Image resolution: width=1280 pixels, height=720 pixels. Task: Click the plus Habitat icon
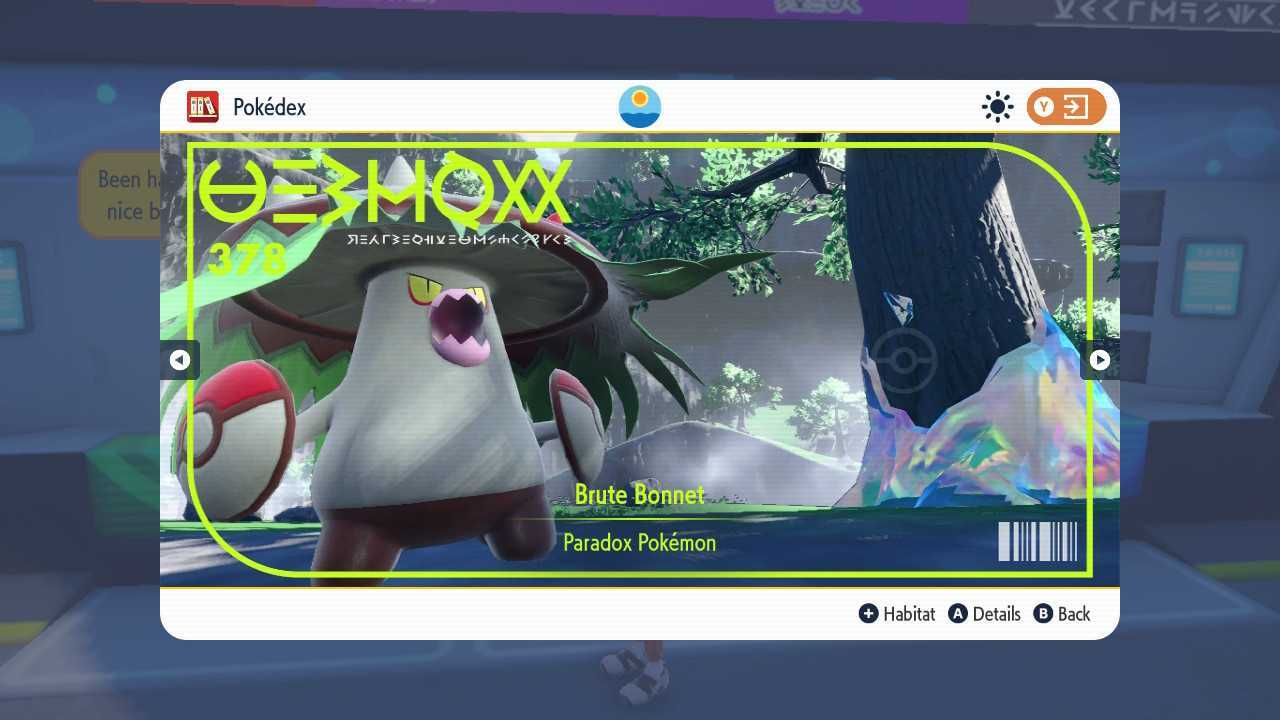(869, 614)
